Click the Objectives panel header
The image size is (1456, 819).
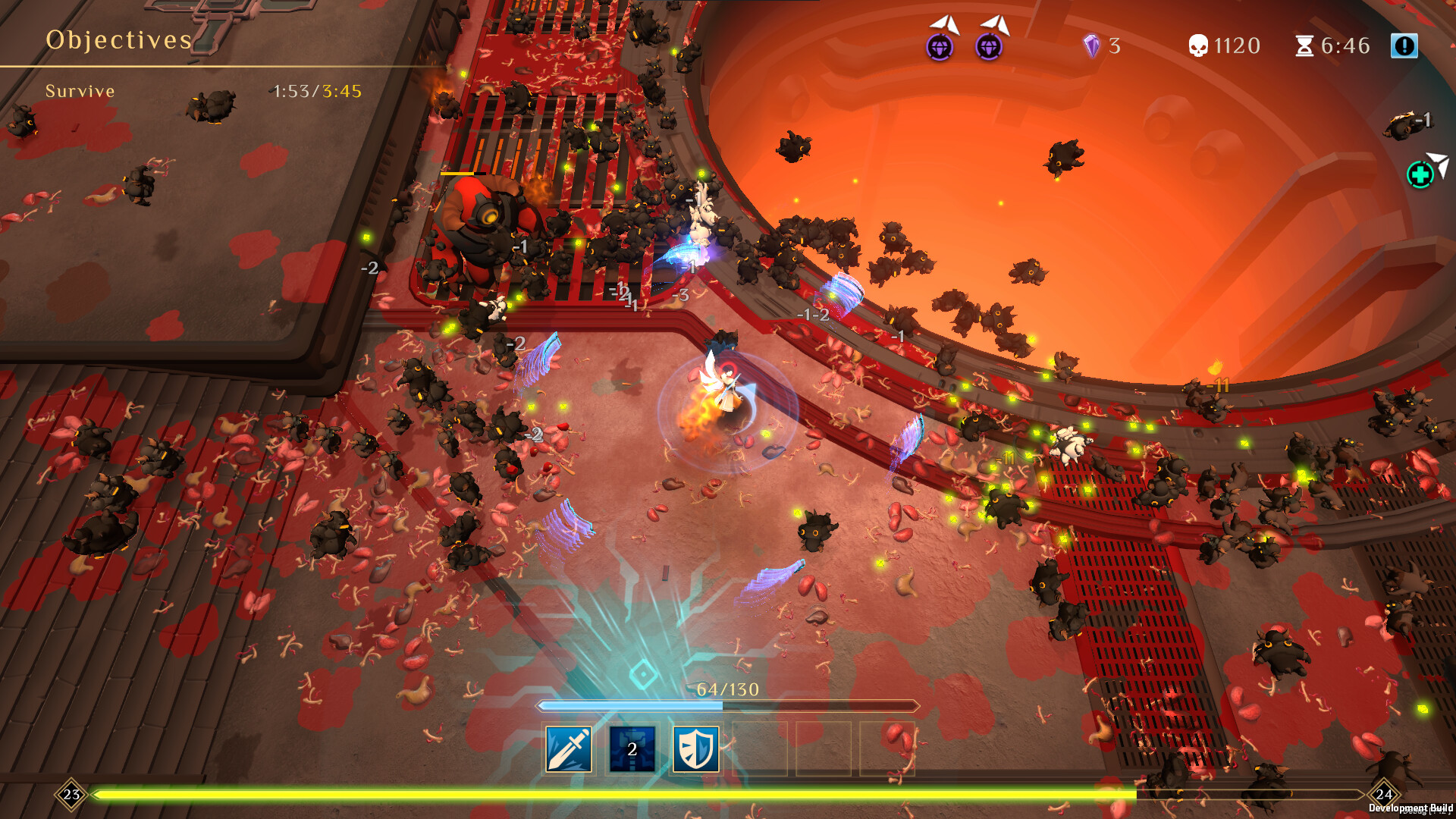(118, 39)
